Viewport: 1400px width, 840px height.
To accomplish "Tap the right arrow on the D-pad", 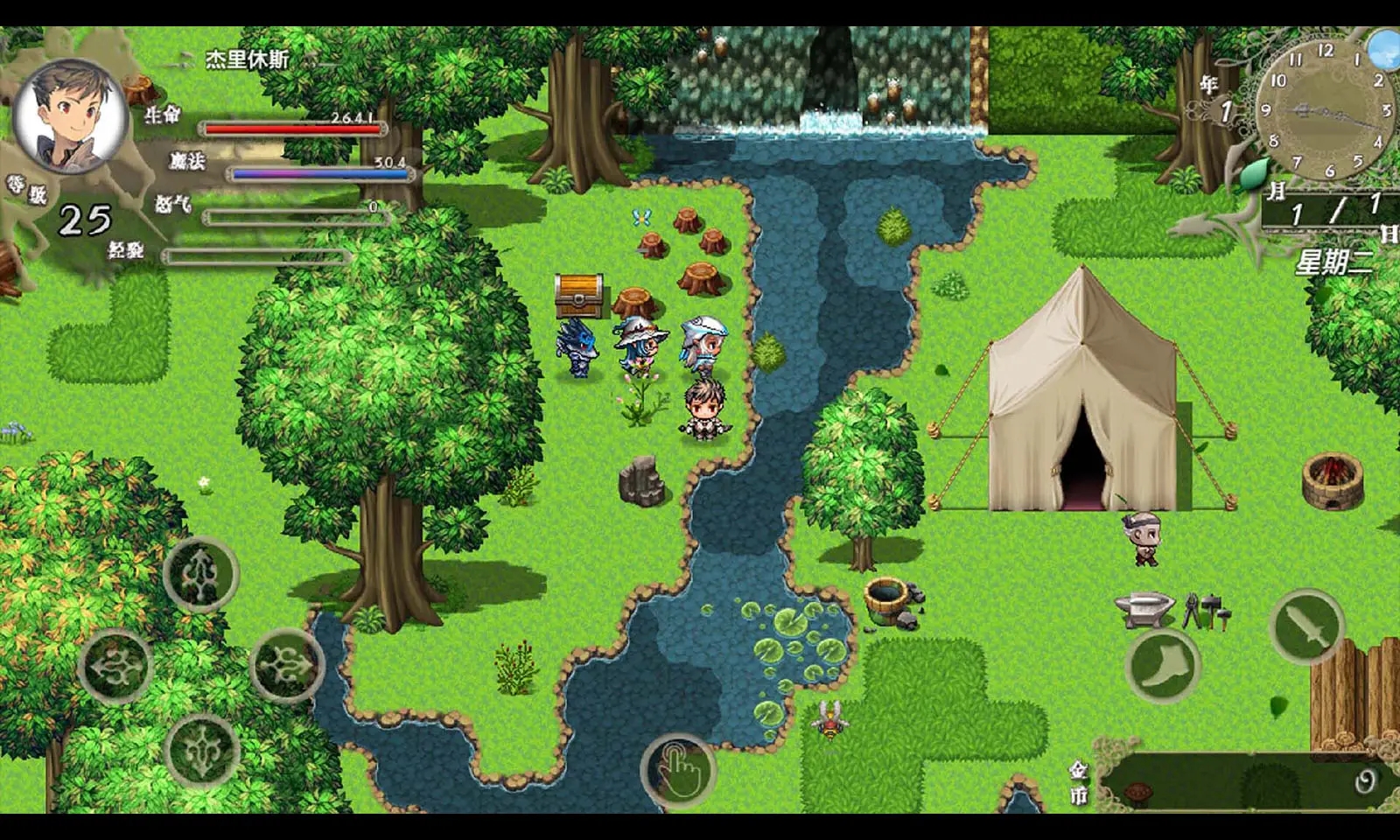I will click(287, 667).
